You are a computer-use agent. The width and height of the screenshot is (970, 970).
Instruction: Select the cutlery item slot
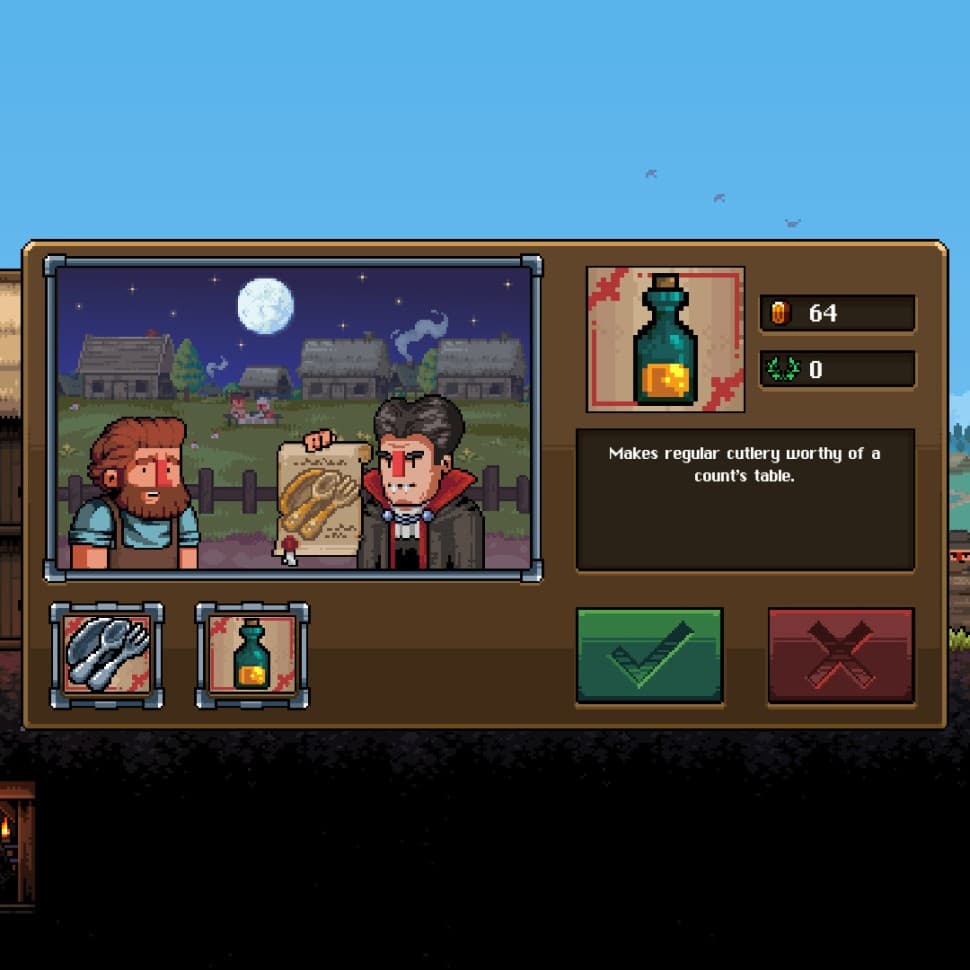point(107,655)
